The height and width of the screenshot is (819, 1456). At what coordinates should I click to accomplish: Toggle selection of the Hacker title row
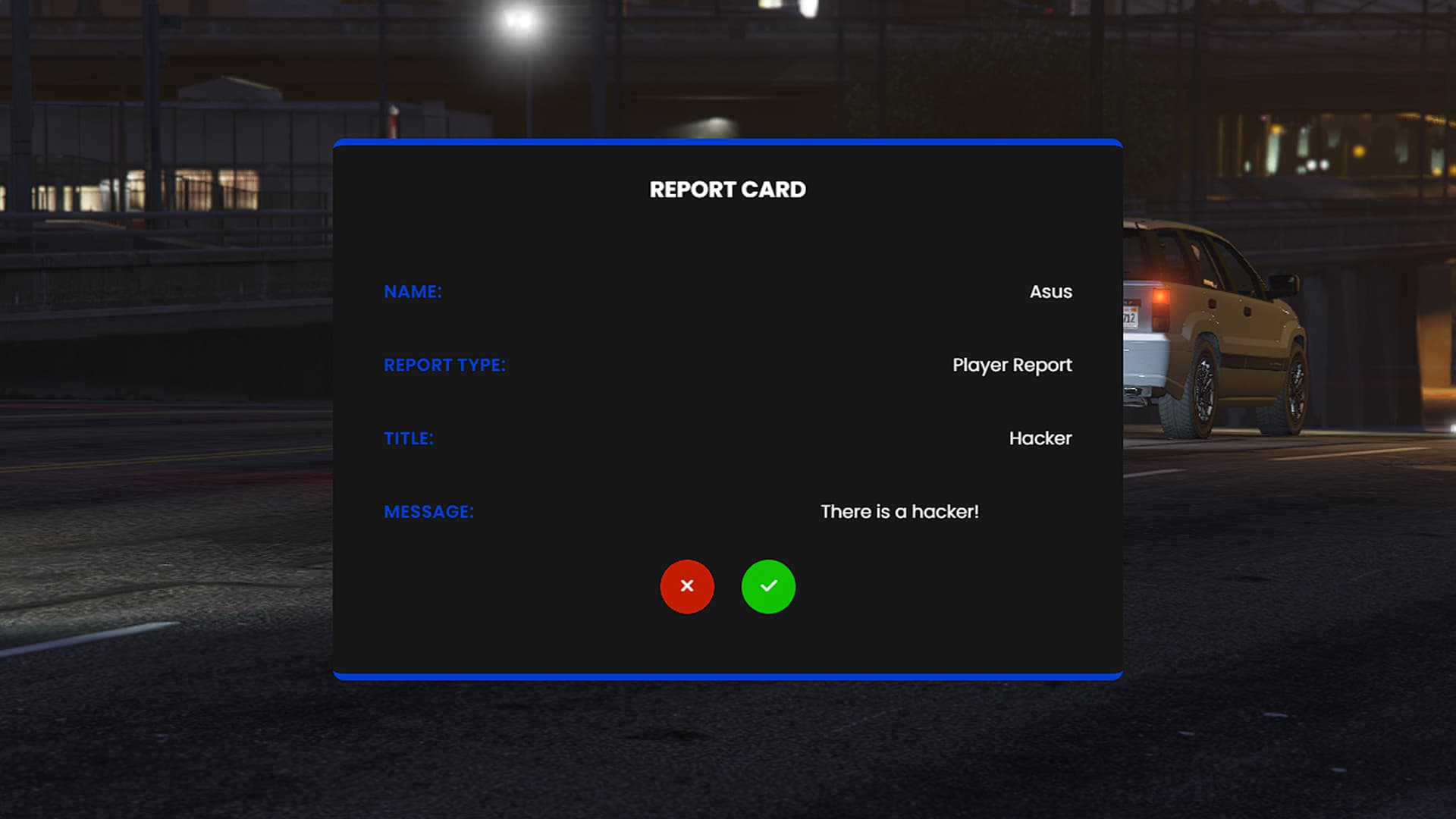tap(1040, 438)
